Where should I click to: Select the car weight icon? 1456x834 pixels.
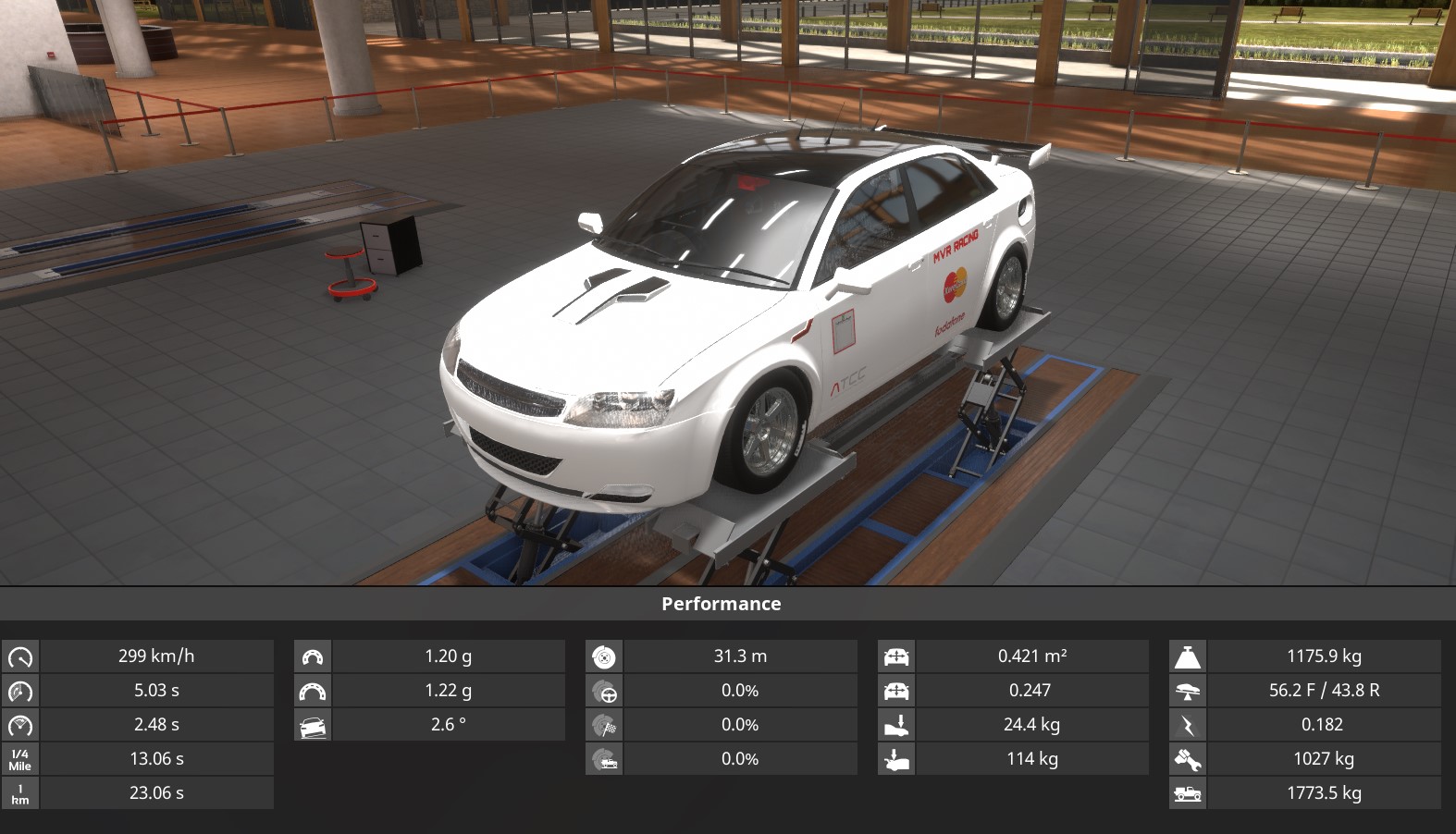[x=1188, y=656]
